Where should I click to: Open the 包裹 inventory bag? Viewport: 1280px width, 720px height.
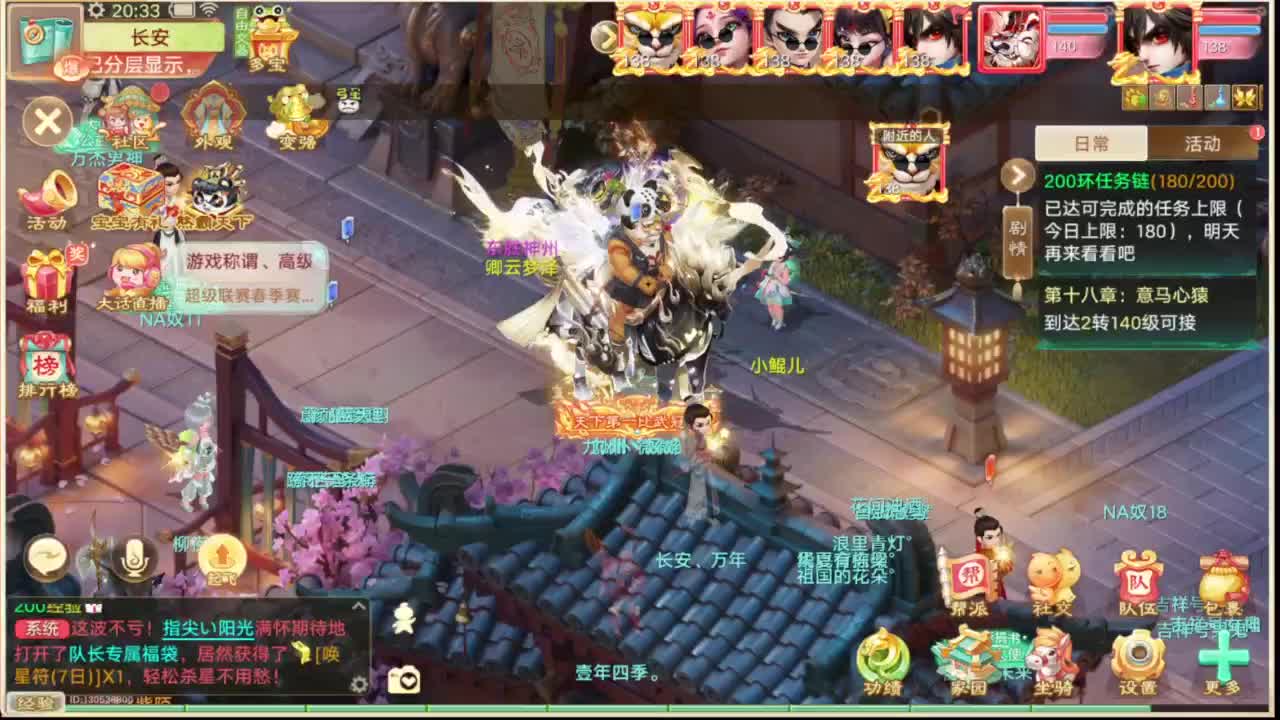(1224, 575)
